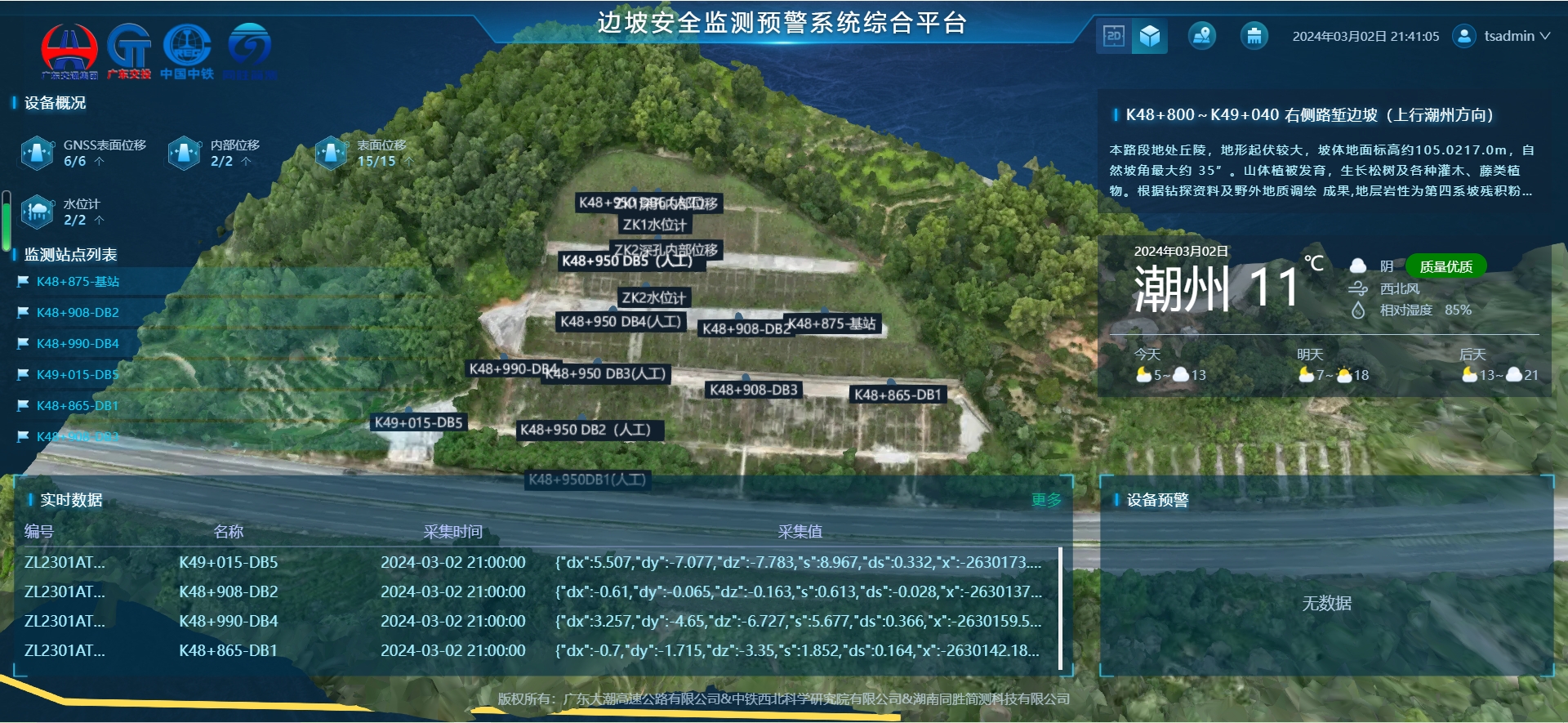Screen dimensions: 1568x723
Task: Open the map location pin icon
Action: click(x=1201, y=36)
